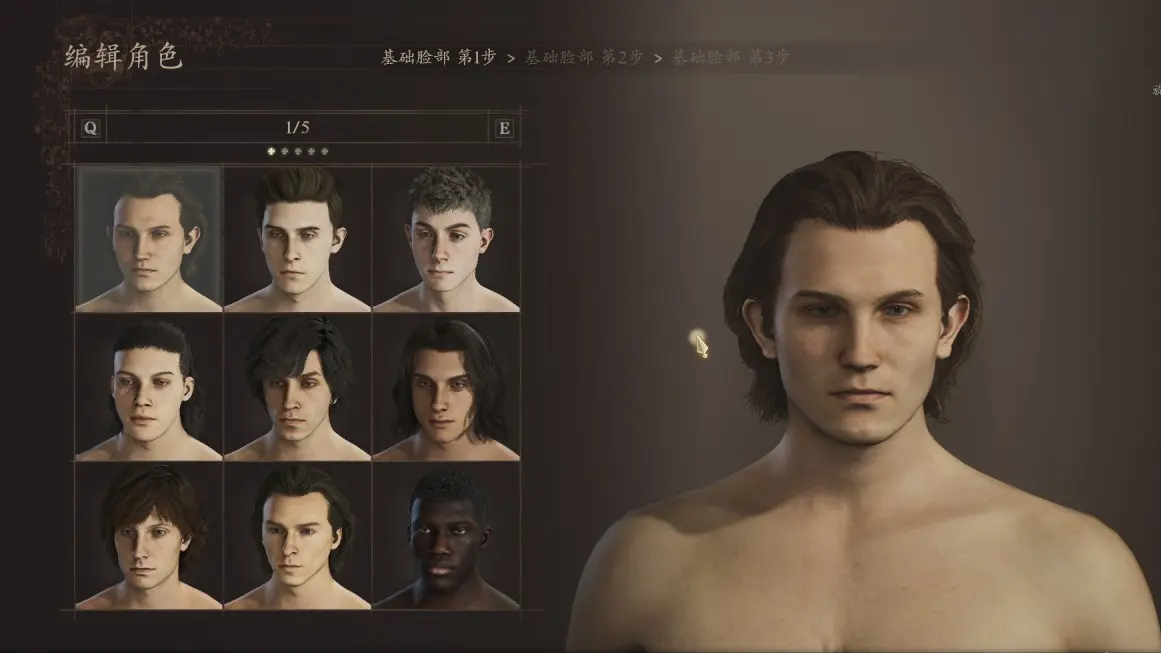The height and width of the screenshot is (653, 1161).
Task: Select the face with long shoulder-length black hair
Action: [446, 389]
